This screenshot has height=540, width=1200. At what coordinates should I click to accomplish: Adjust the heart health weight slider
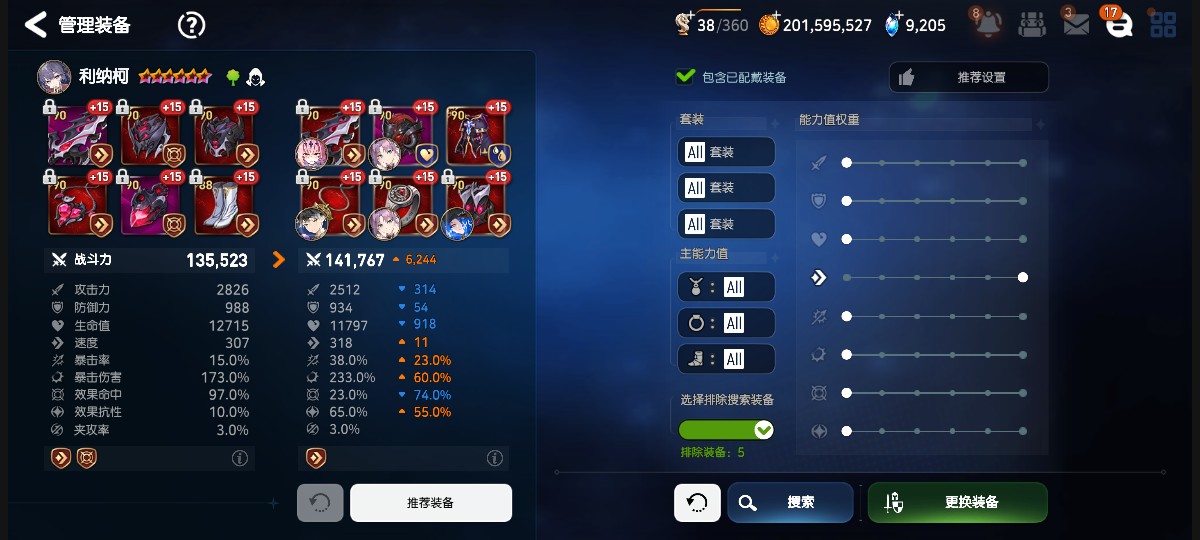[934, 239]
